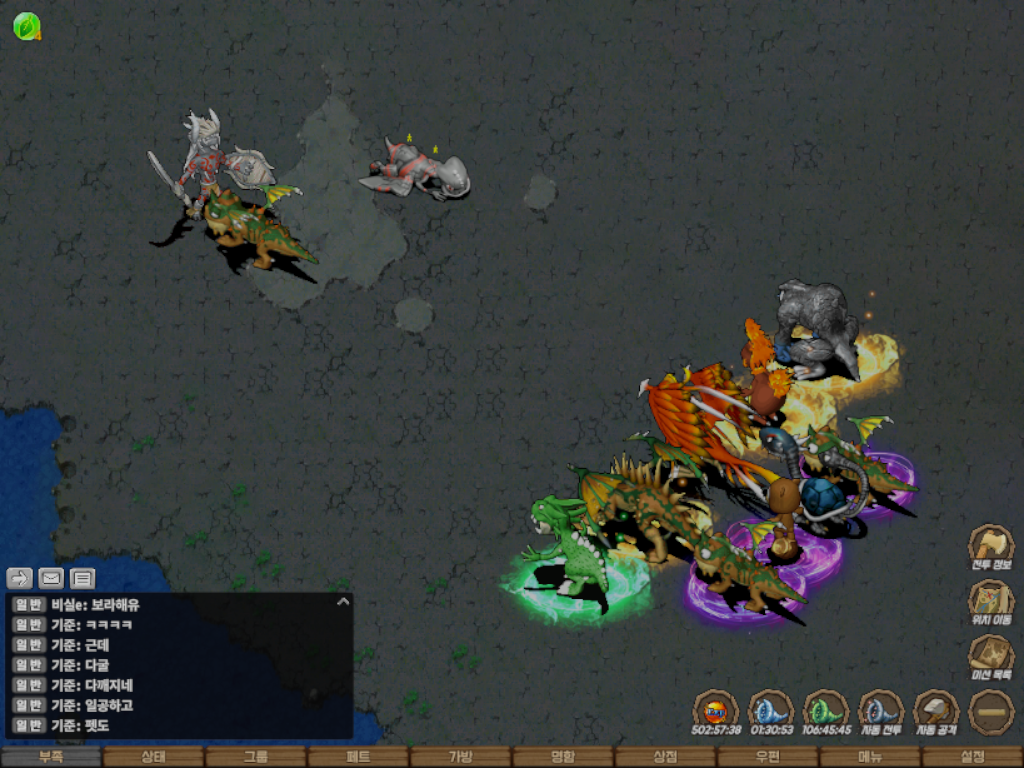Choose 명함 (name card) in the bottom bar
The width and height of the screenshot is (1024, 768).
(563, 757)
